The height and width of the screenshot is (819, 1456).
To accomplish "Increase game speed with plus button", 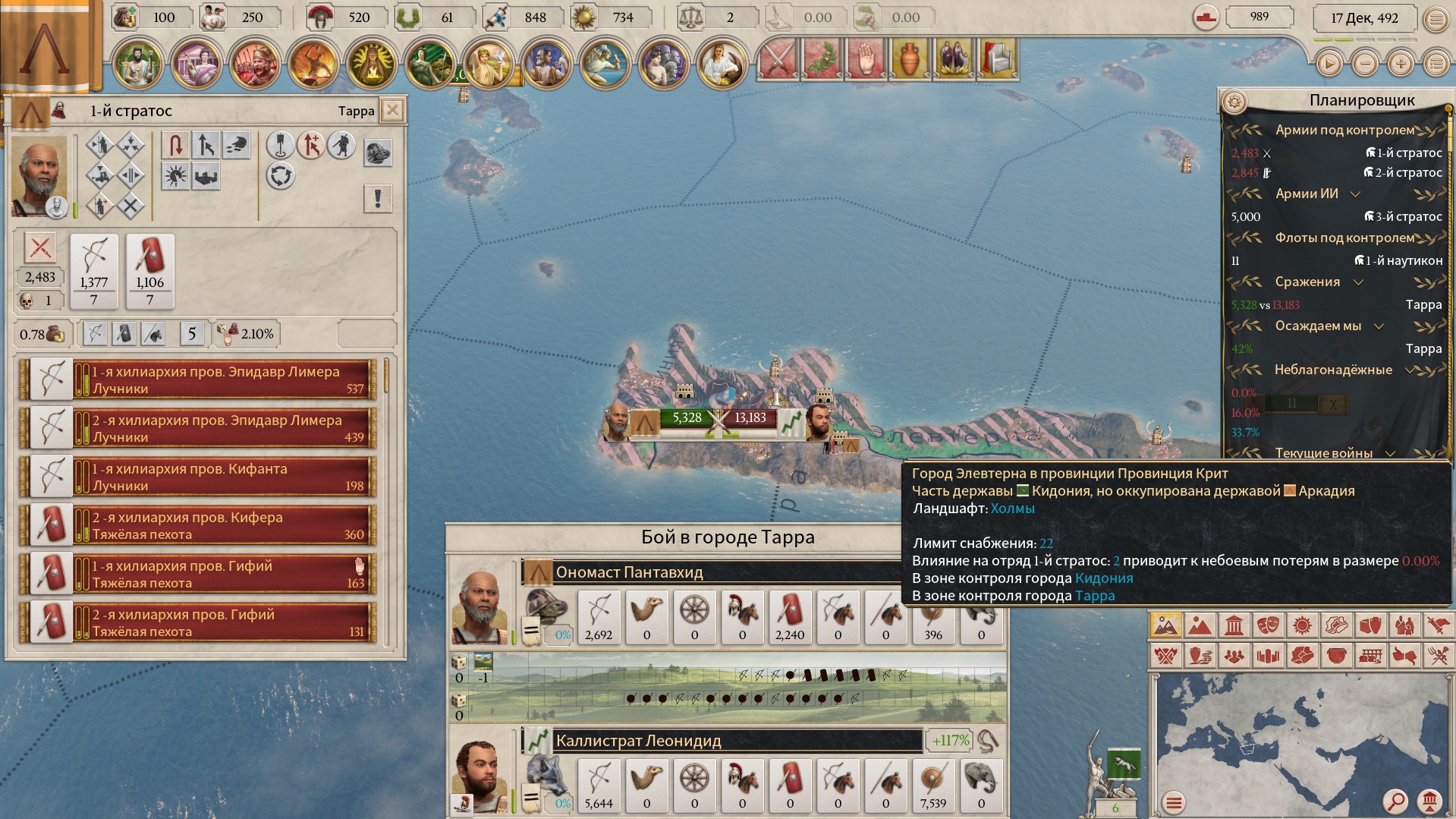I will coord(1401,64).
